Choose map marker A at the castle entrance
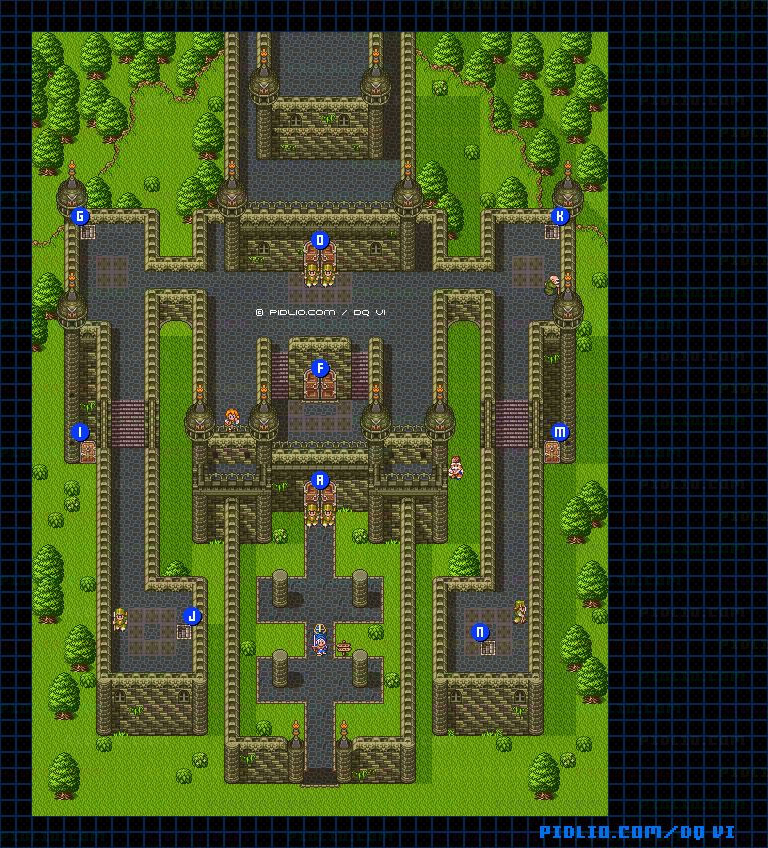The width and height of the screenshot is (768, 848). 320,480
